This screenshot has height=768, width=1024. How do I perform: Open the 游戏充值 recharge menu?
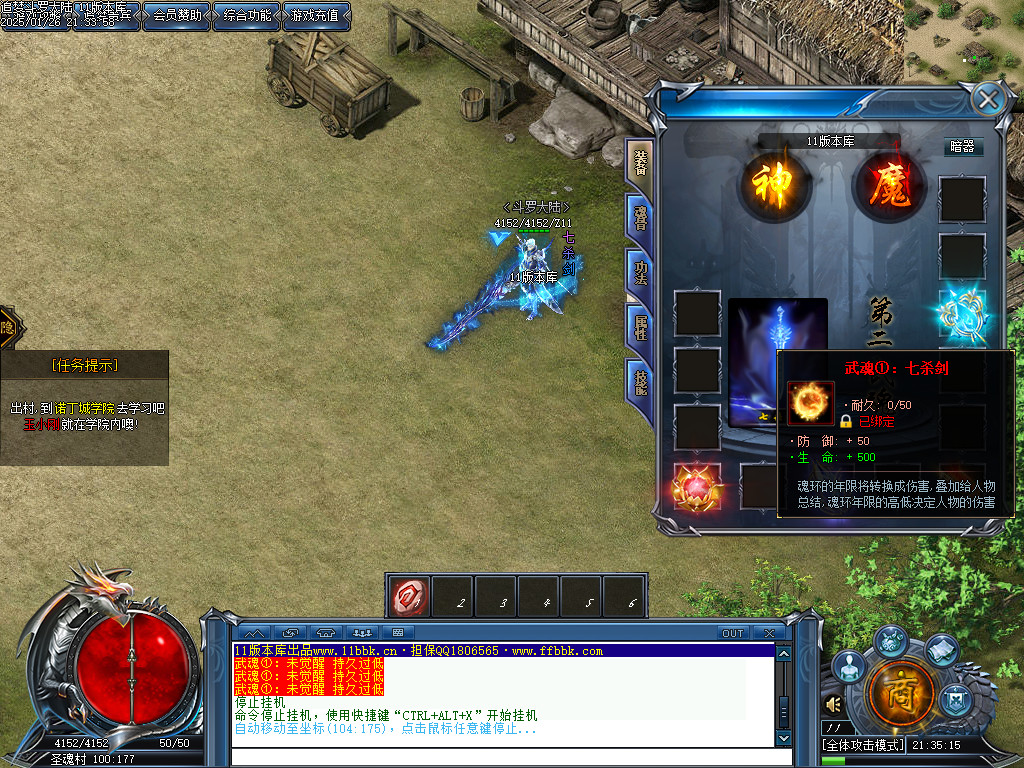coord(316,16)
